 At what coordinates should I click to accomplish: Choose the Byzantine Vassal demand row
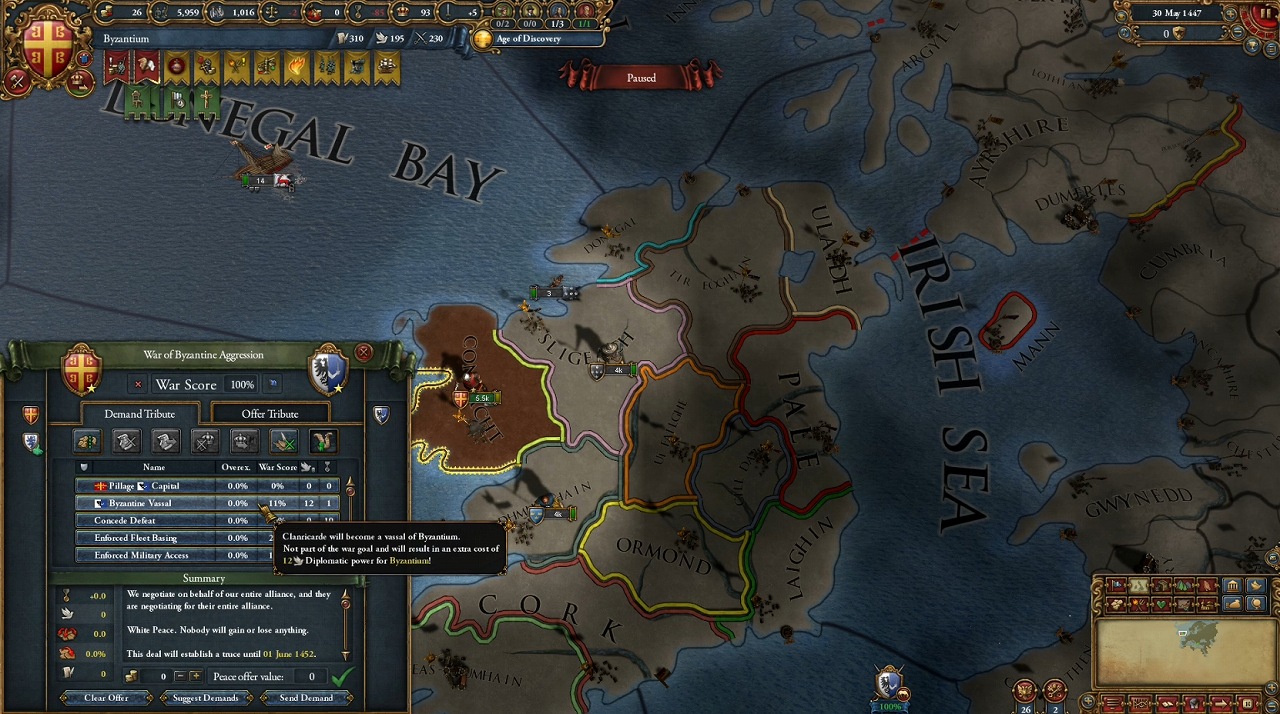tap(150, 503)
